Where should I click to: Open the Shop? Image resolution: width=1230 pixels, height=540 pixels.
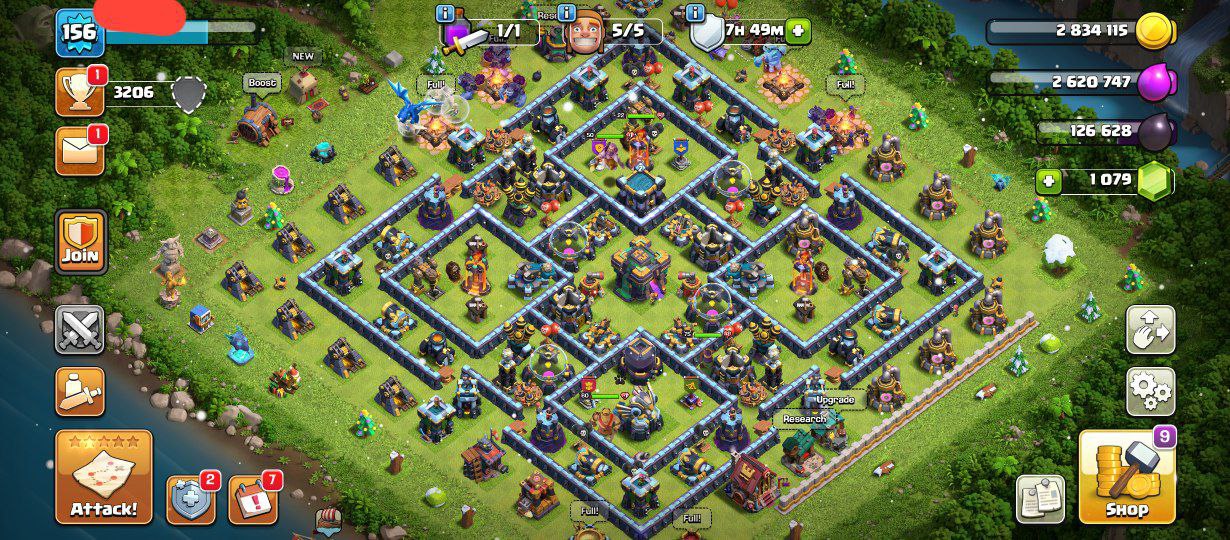click(x=1126, y=479)
